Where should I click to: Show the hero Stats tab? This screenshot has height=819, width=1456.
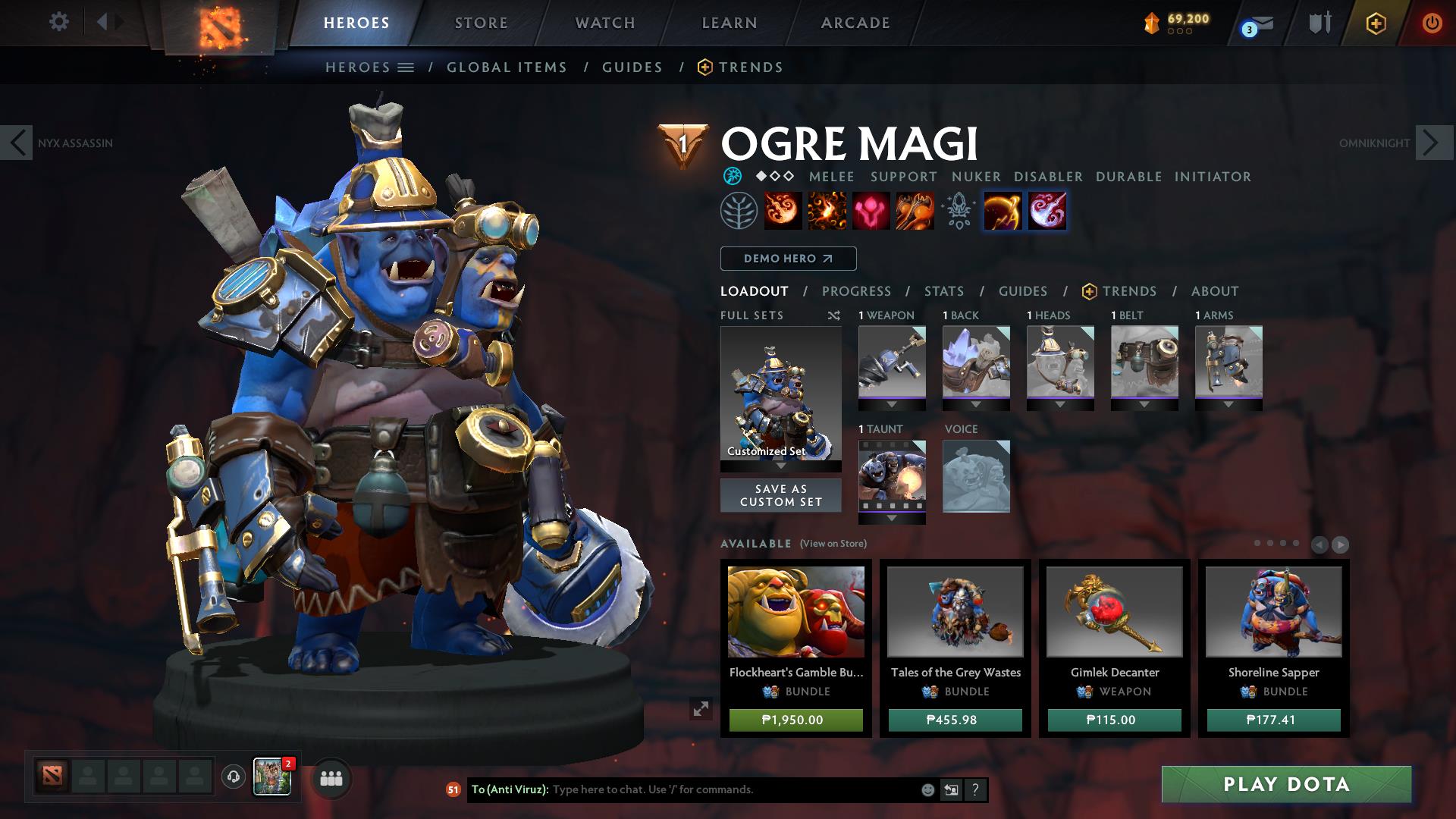pos(944,291)
